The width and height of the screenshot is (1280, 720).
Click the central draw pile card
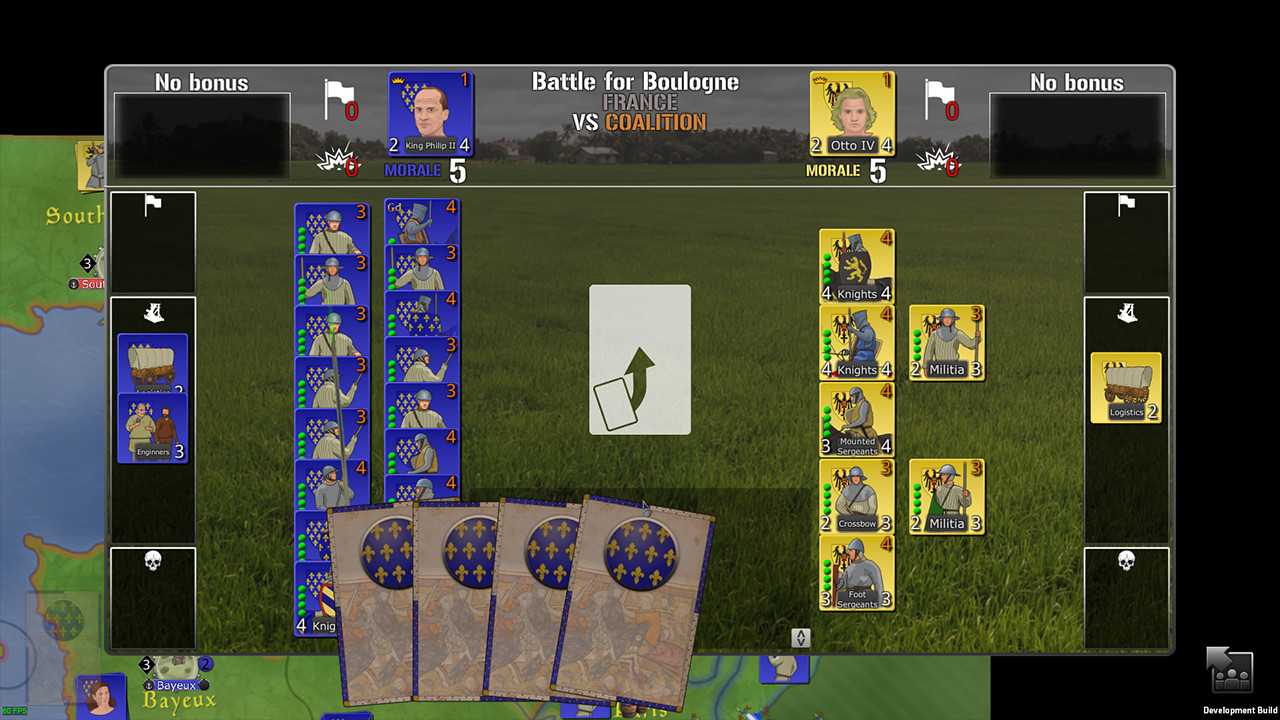(639, 359)
